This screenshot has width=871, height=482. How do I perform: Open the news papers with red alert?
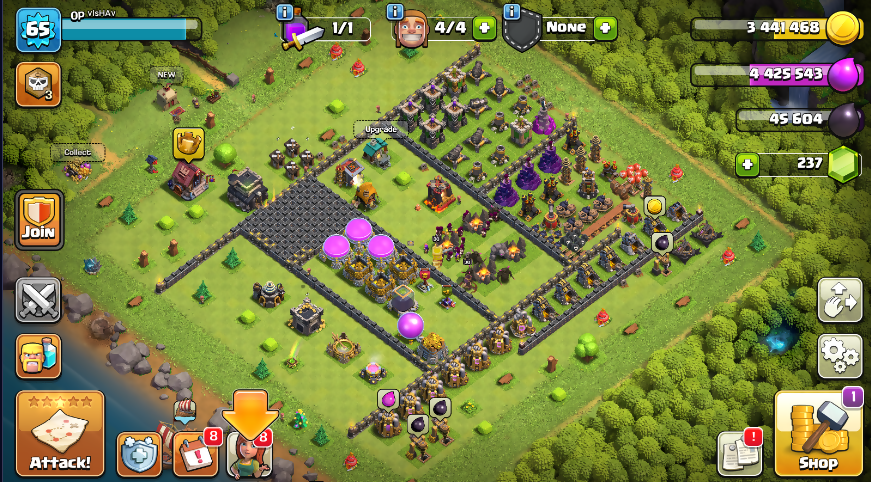[x=739, y=454]
